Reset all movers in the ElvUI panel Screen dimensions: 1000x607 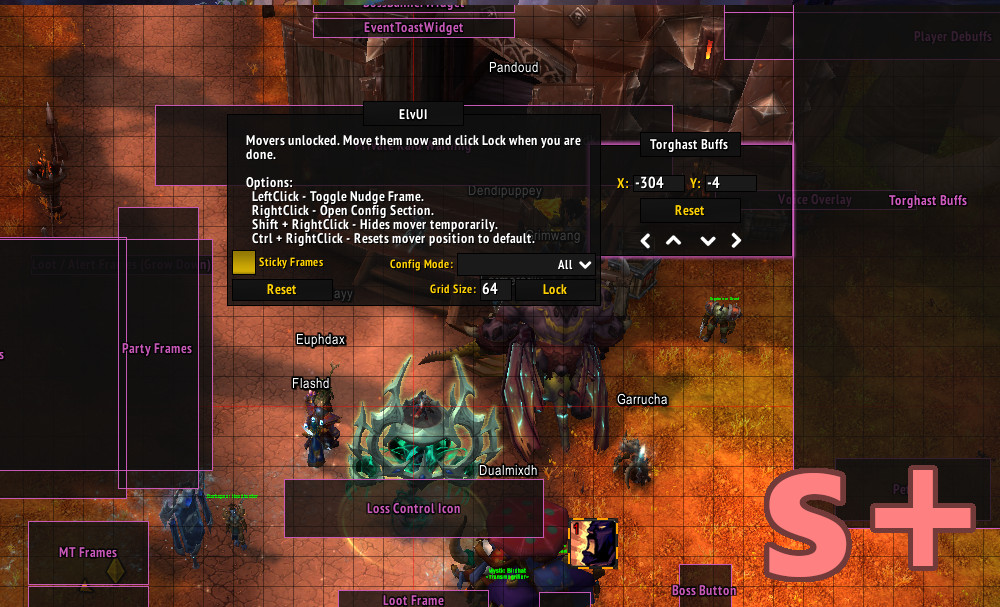(281, 290)
